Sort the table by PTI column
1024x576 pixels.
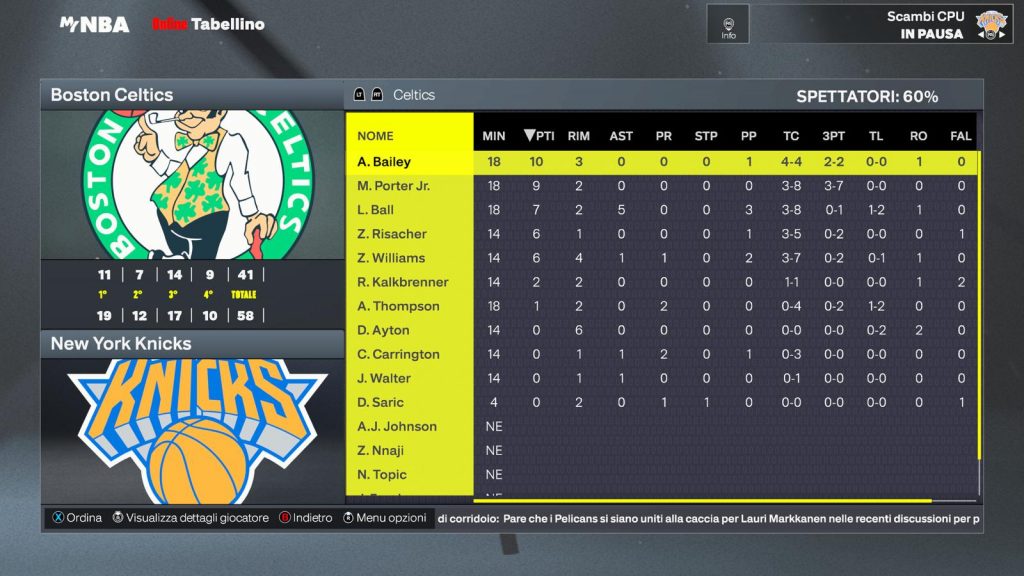pyautogui.click(x=539, y=136)
